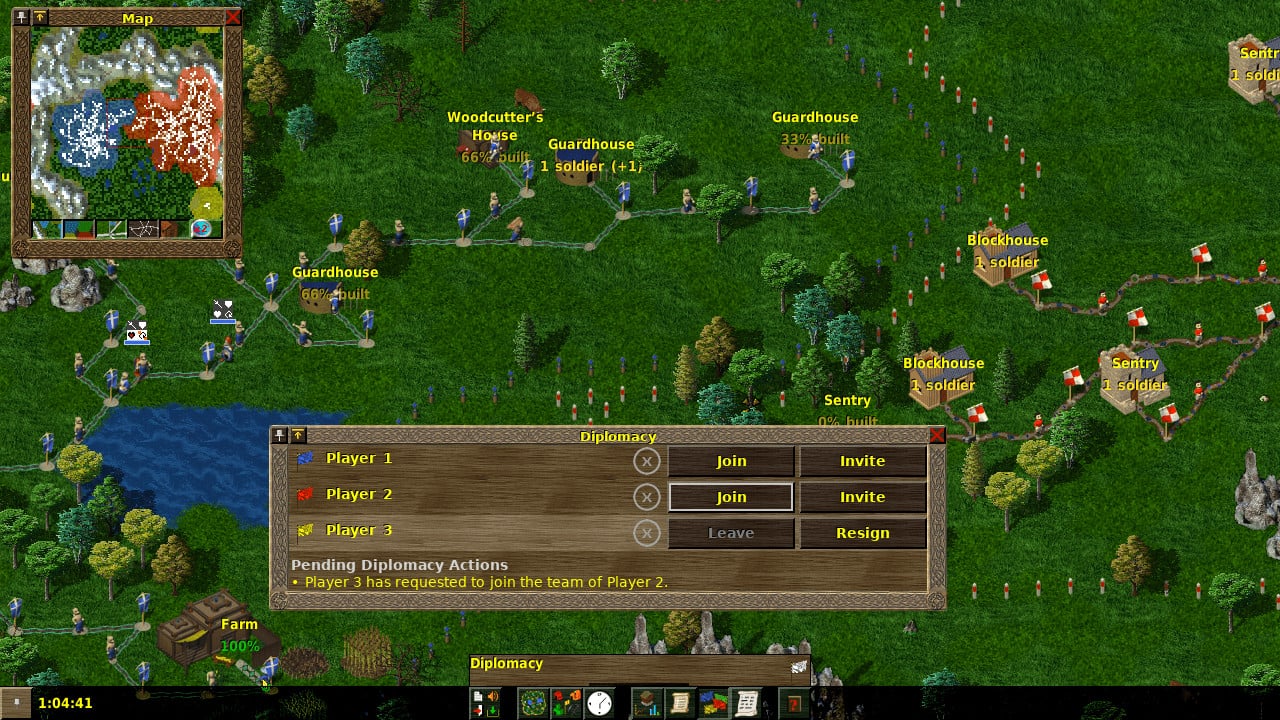Save the game using the green download icon

point(493,709)
